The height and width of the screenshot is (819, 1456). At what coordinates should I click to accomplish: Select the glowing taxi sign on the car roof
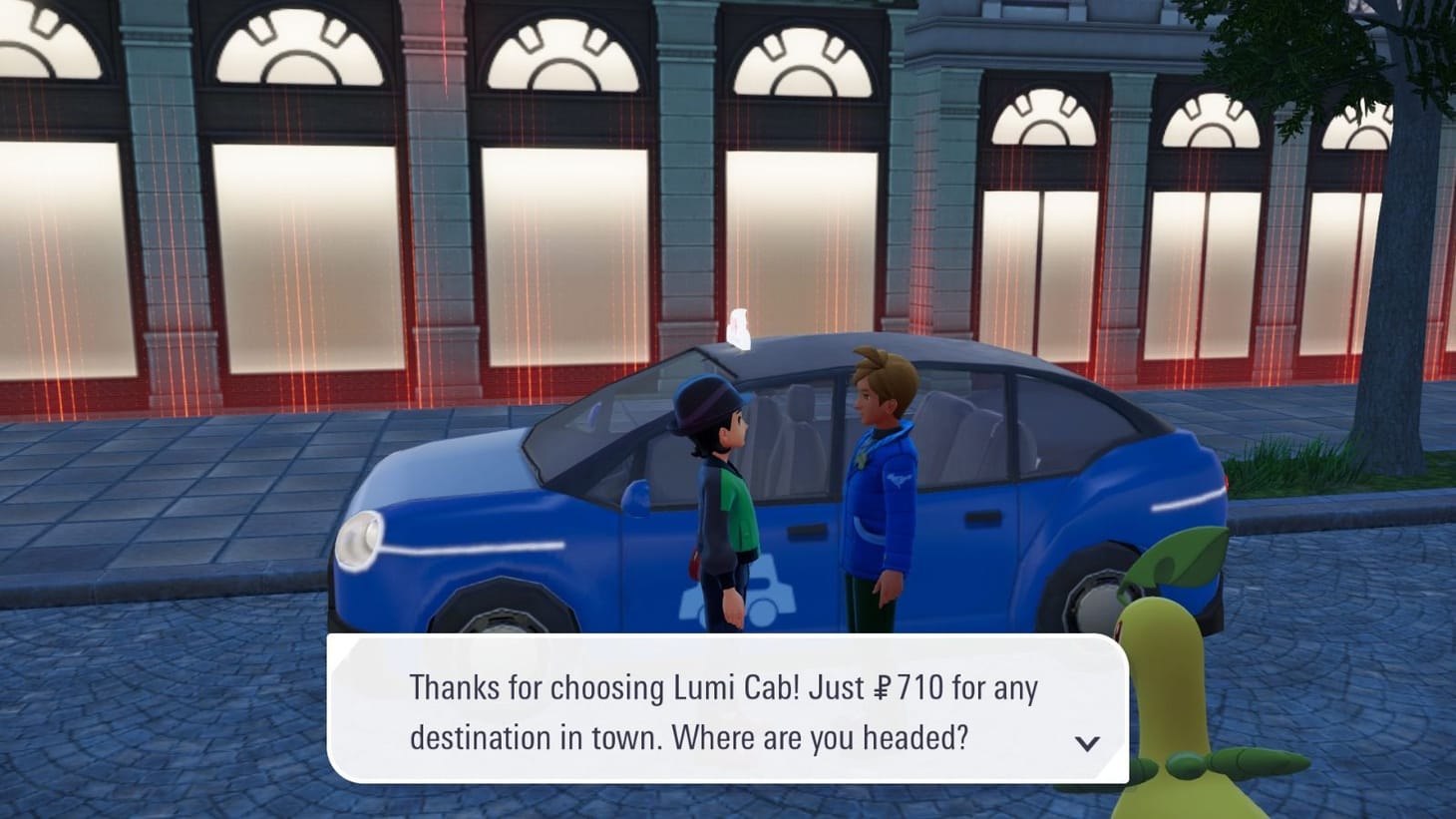[x=740, y=329]
